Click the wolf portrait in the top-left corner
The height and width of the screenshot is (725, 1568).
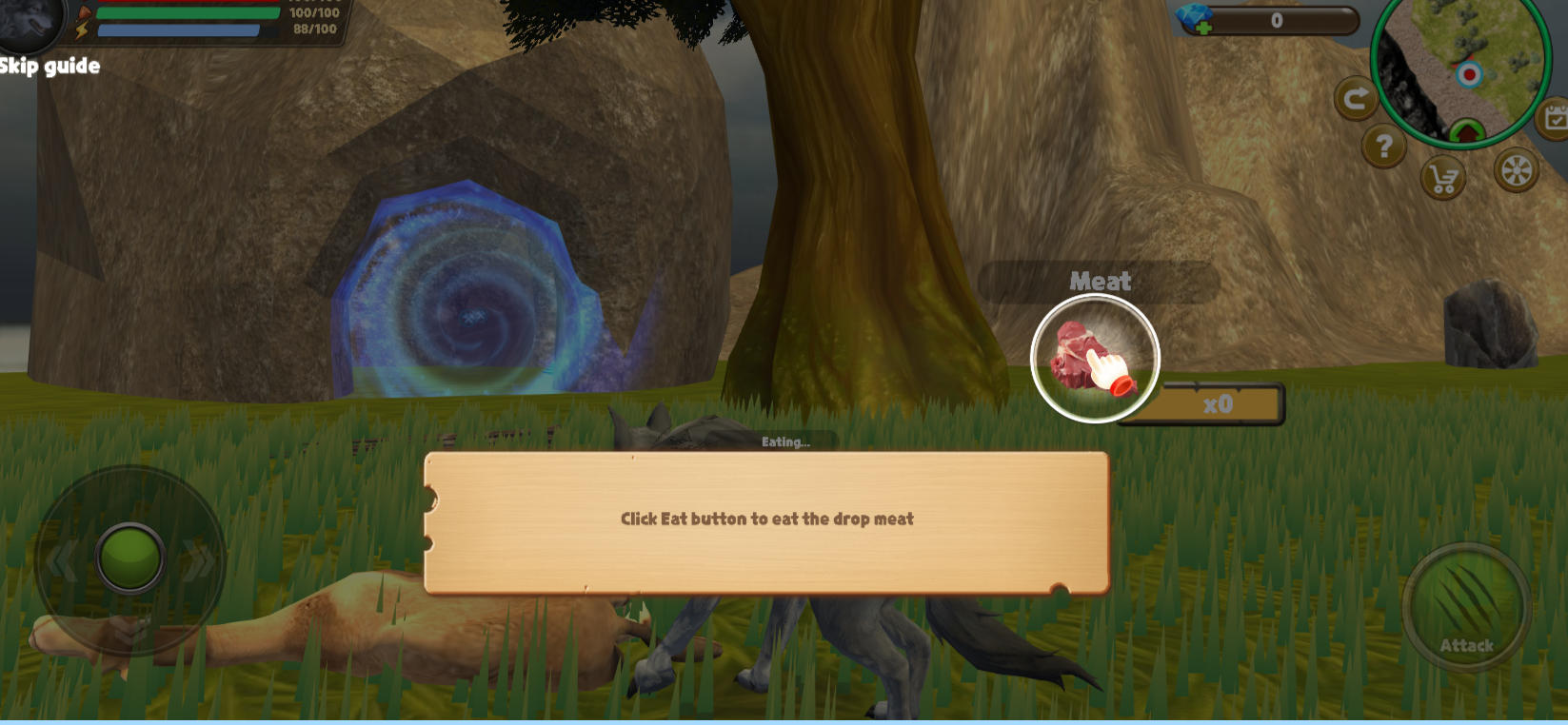click(x=29, y=26)
